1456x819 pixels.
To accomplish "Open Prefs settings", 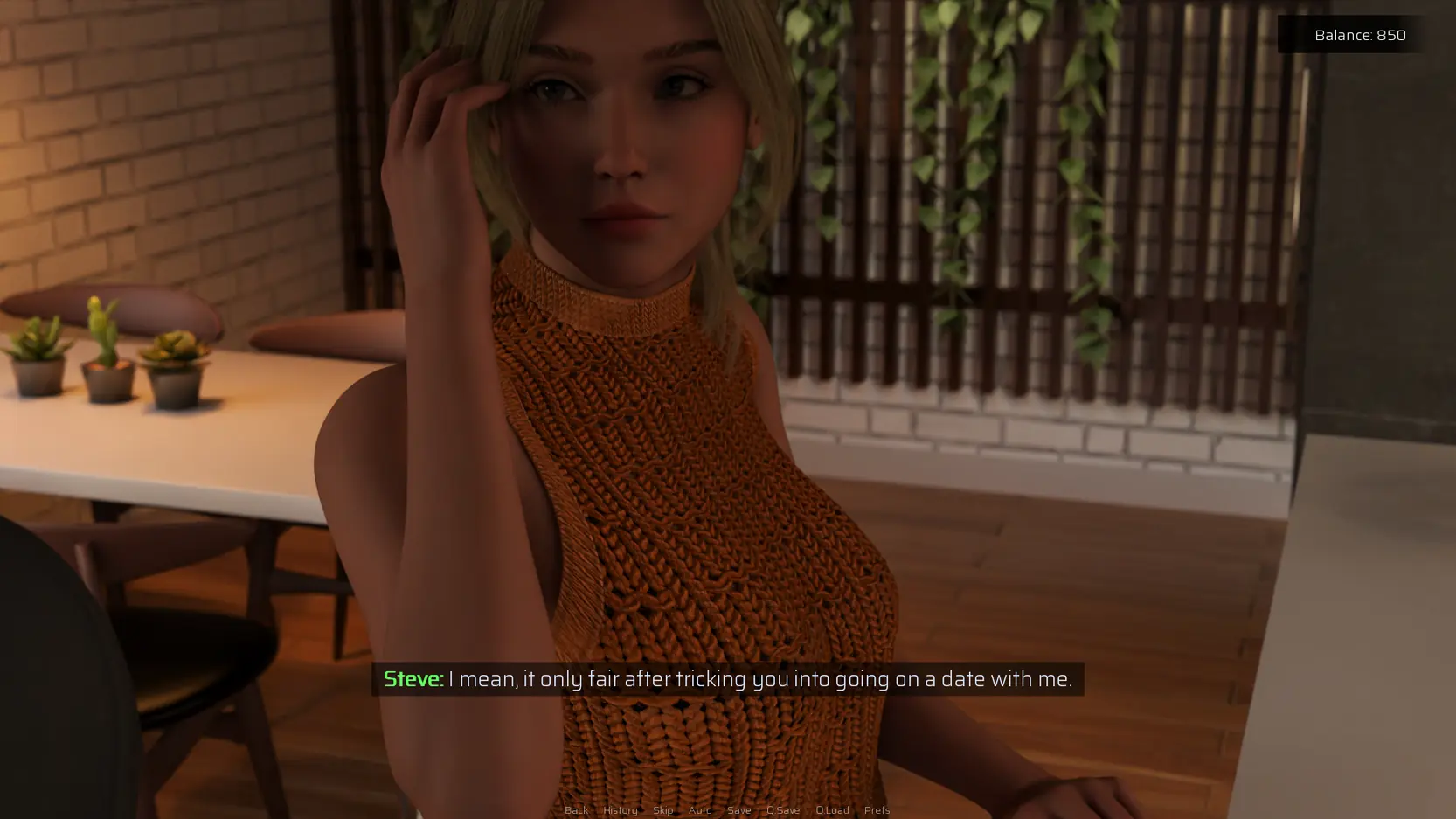I will click(877, 810).
